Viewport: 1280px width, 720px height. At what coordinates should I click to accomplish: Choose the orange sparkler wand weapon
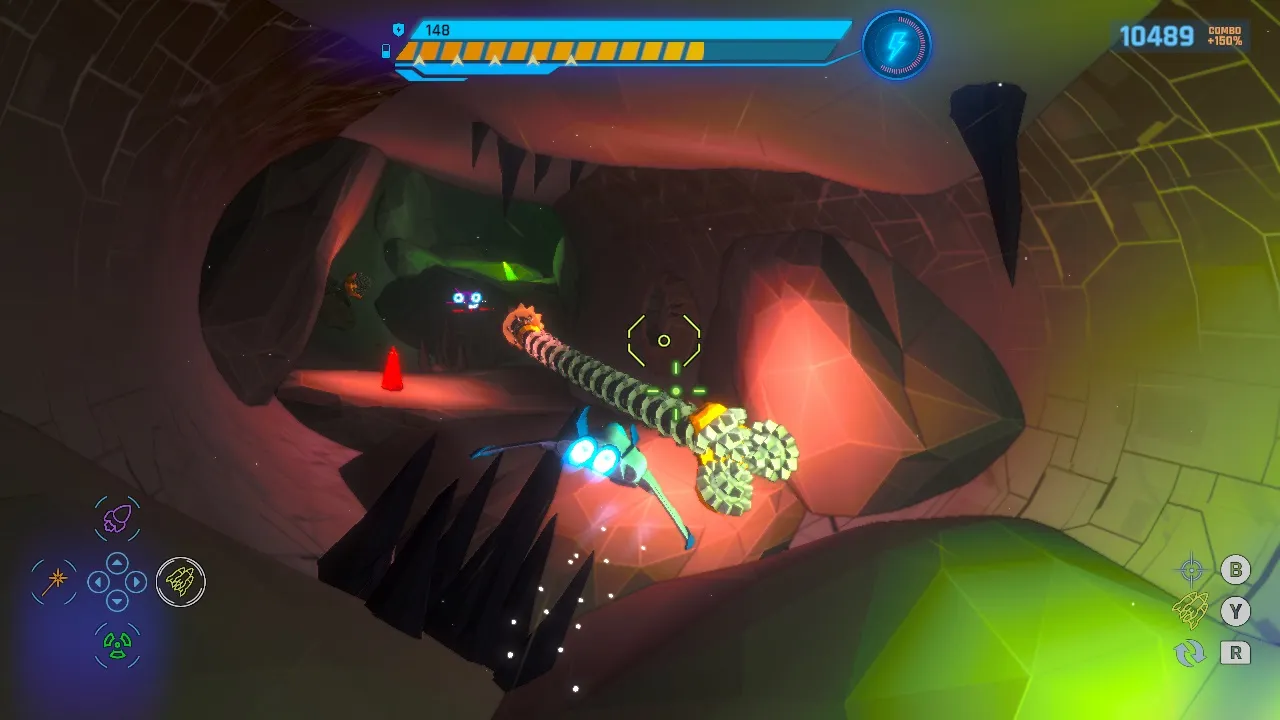(x=54, y=580)
